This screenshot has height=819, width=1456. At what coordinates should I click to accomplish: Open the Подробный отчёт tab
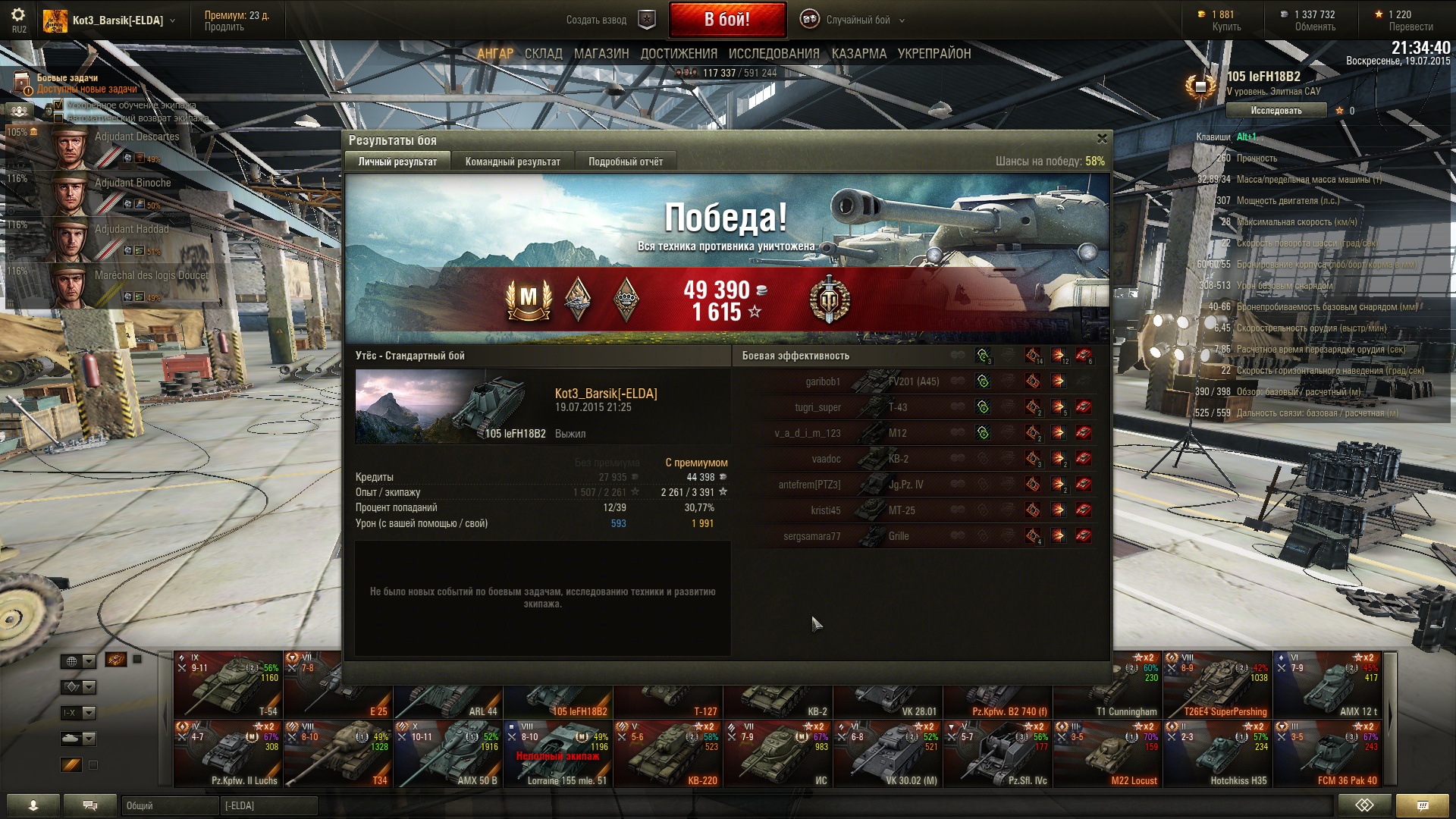click(x=625, y=162)
